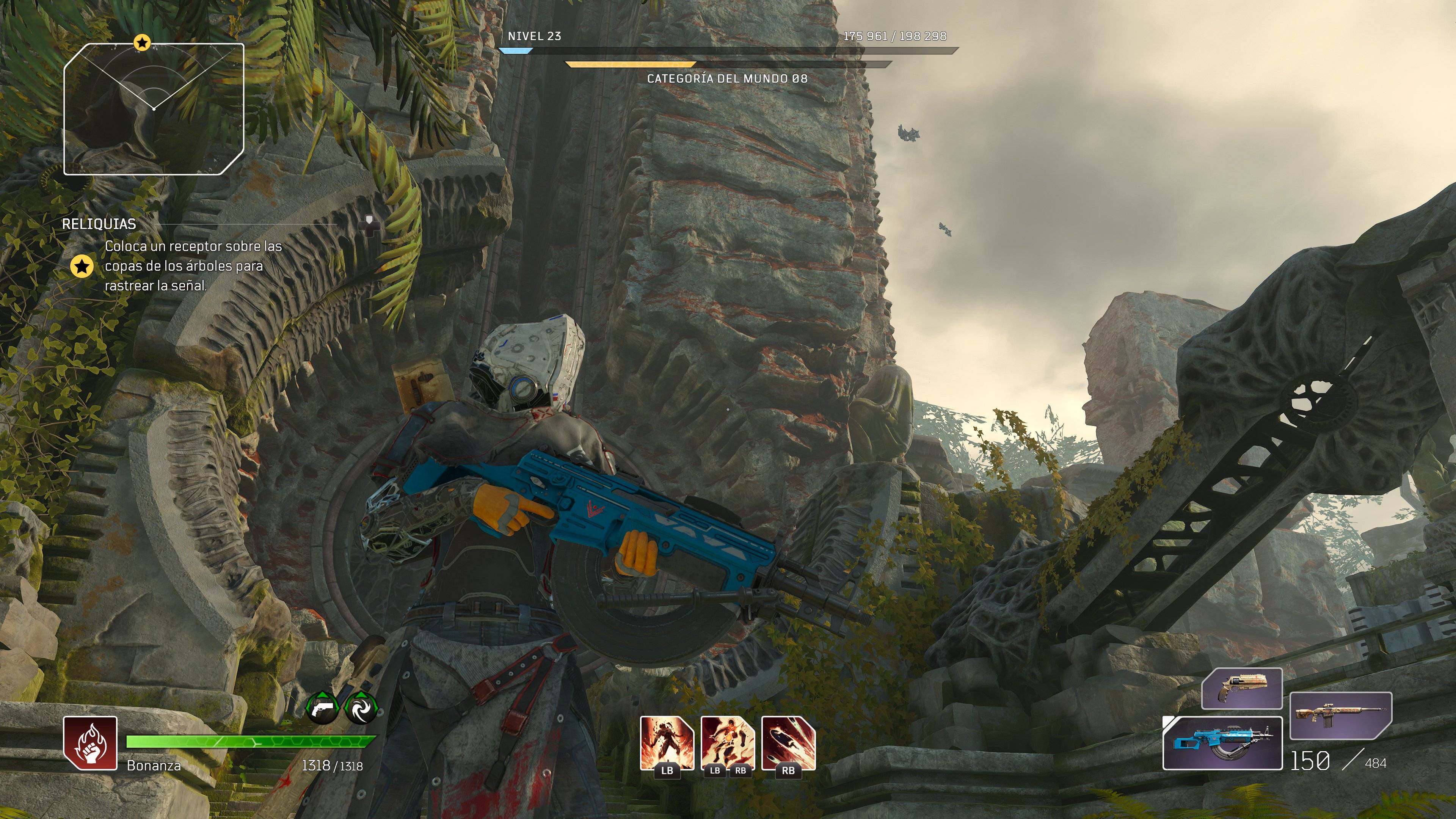Activate the flaming bullets skill

789,743
